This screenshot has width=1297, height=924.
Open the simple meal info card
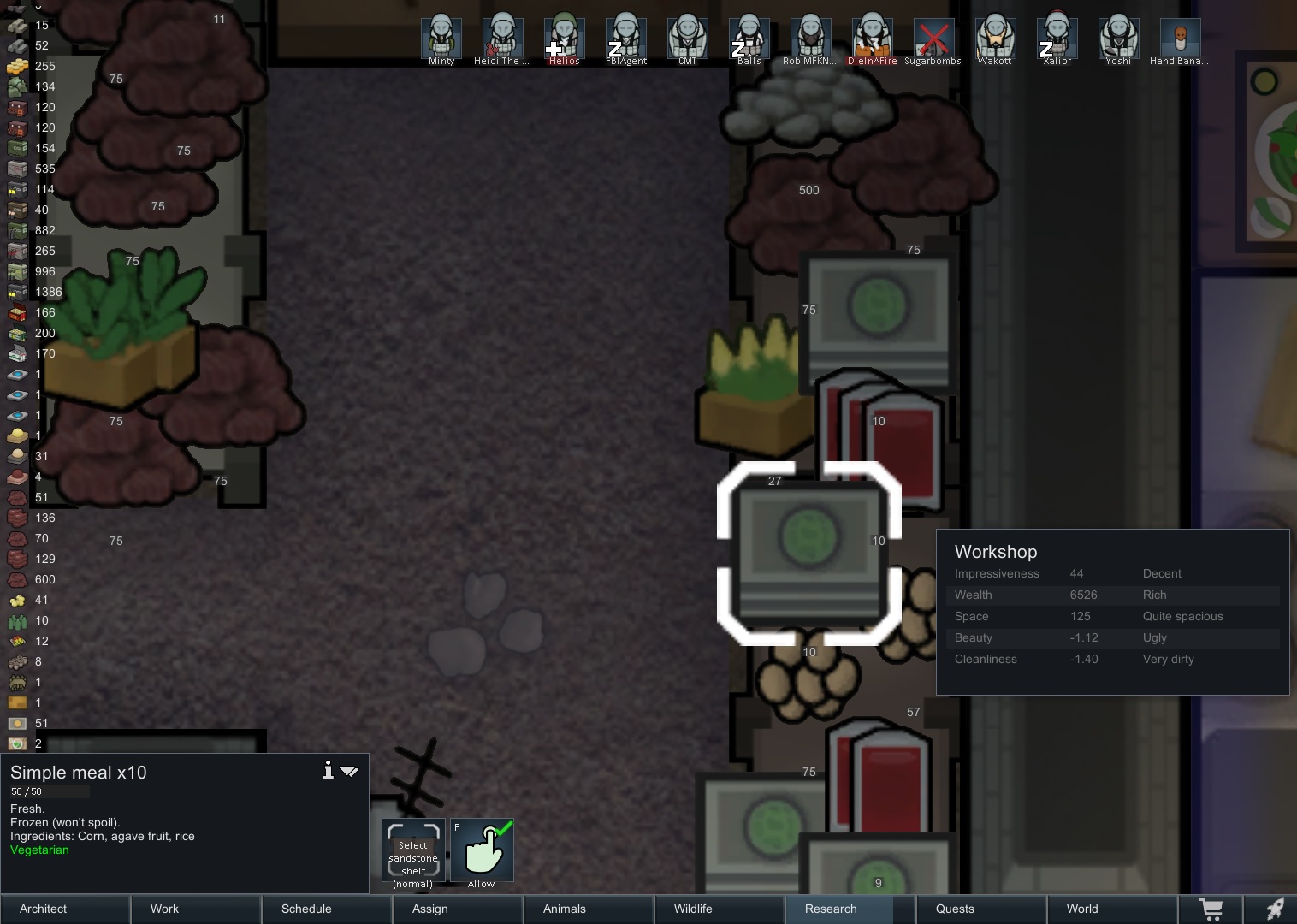point(328,771)
